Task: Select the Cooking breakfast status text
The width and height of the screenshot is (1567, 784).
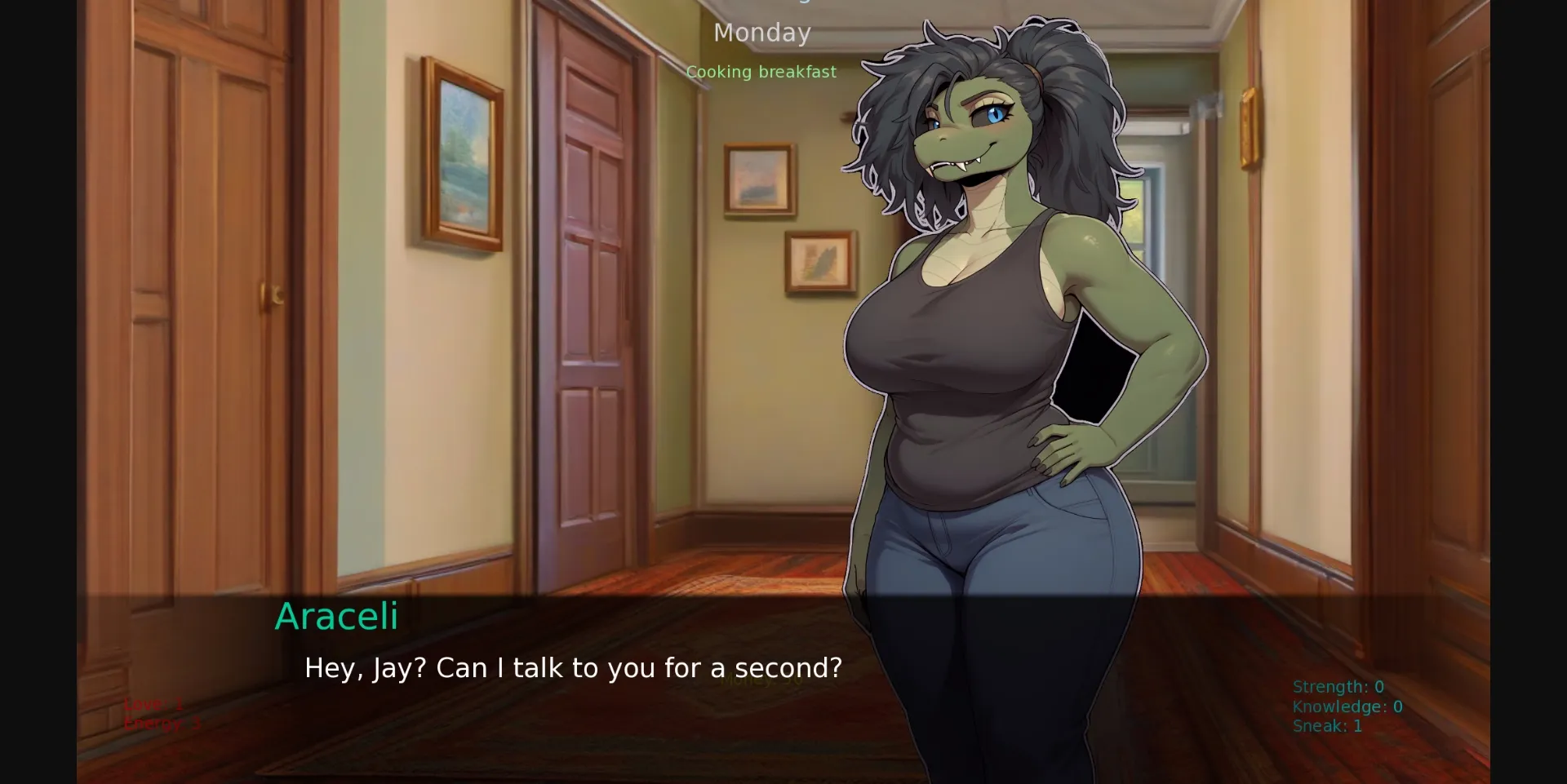Action: coord(761,72)
